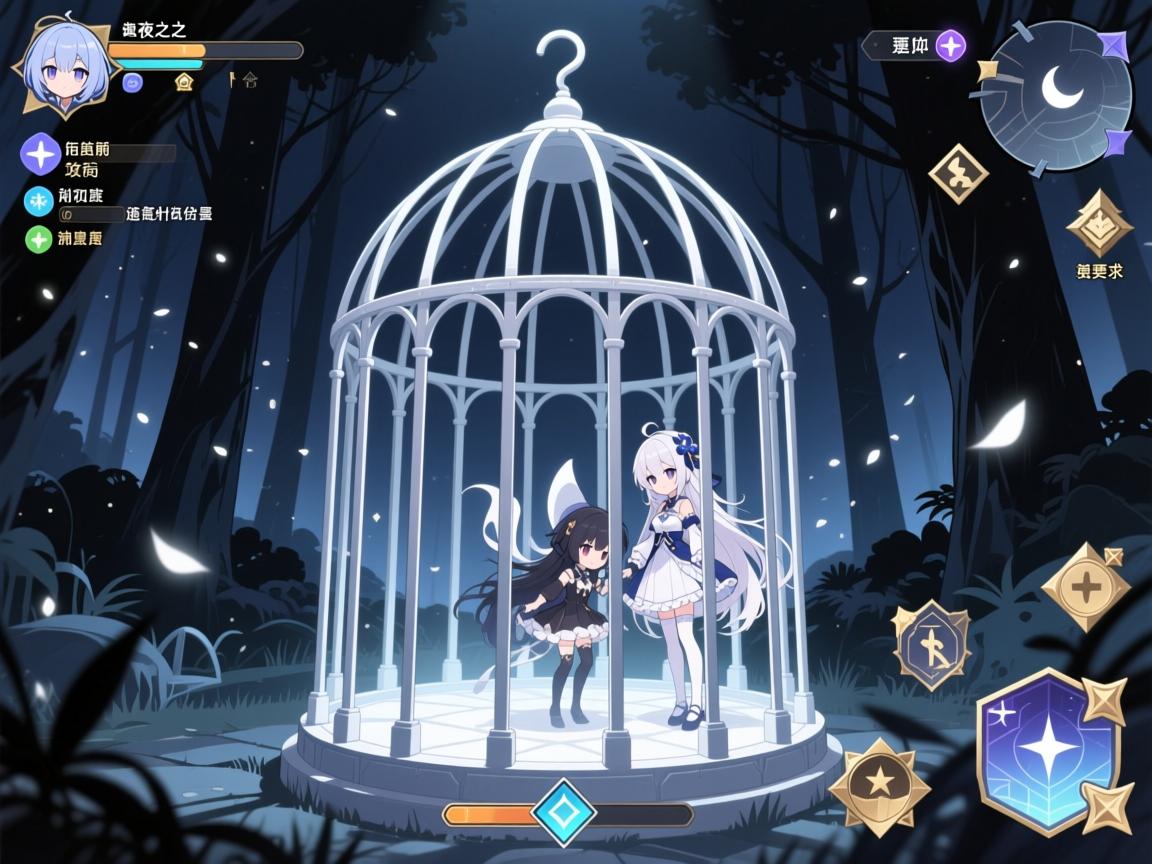
Task: Use the gold diamond plus skill
Action: (x=1085, y=586)
